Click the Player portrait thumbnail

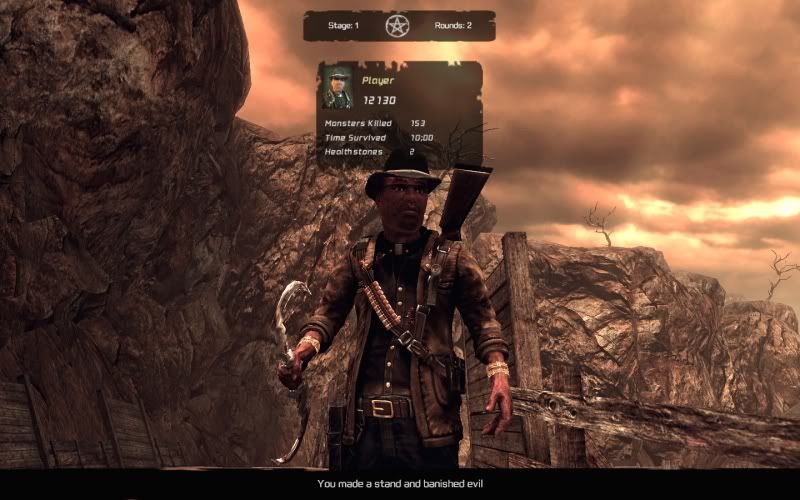pyautogui.click(x=337, y=89)
